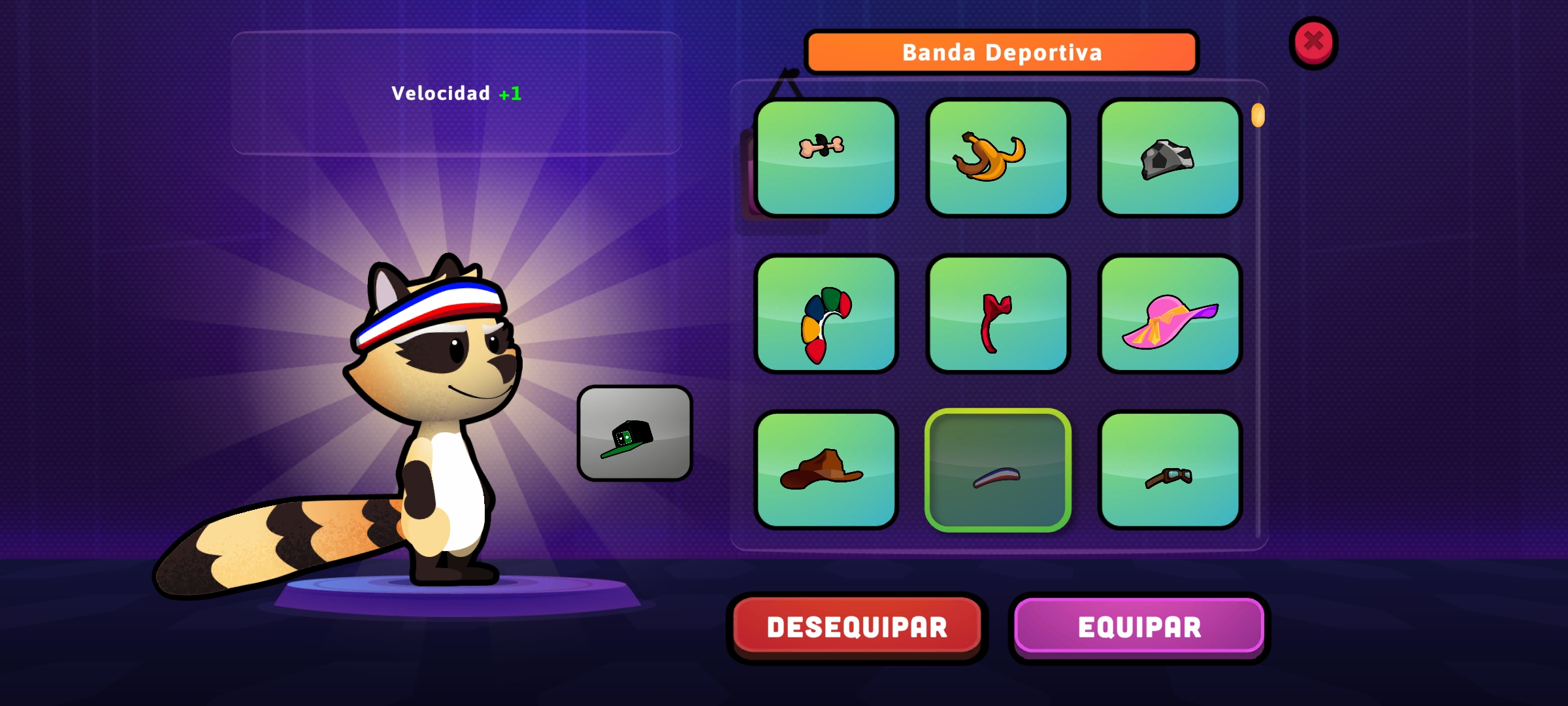1568x706 pixels.
Task: Select the bone bow accessory tile
Action: pyautogui.click(x=826, y=158)
